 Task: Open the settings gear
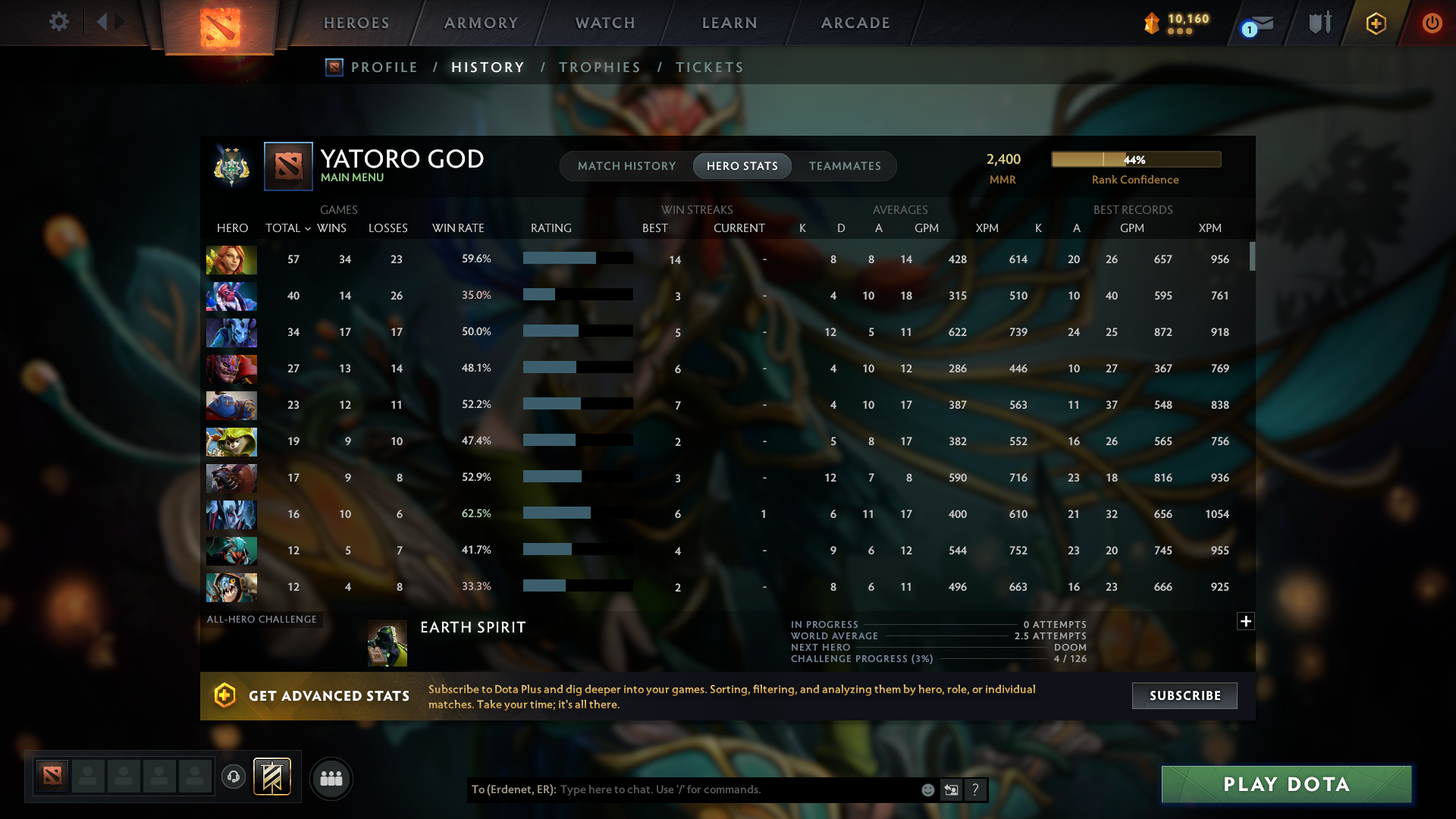pyautogui.click(x=59, y=22)
